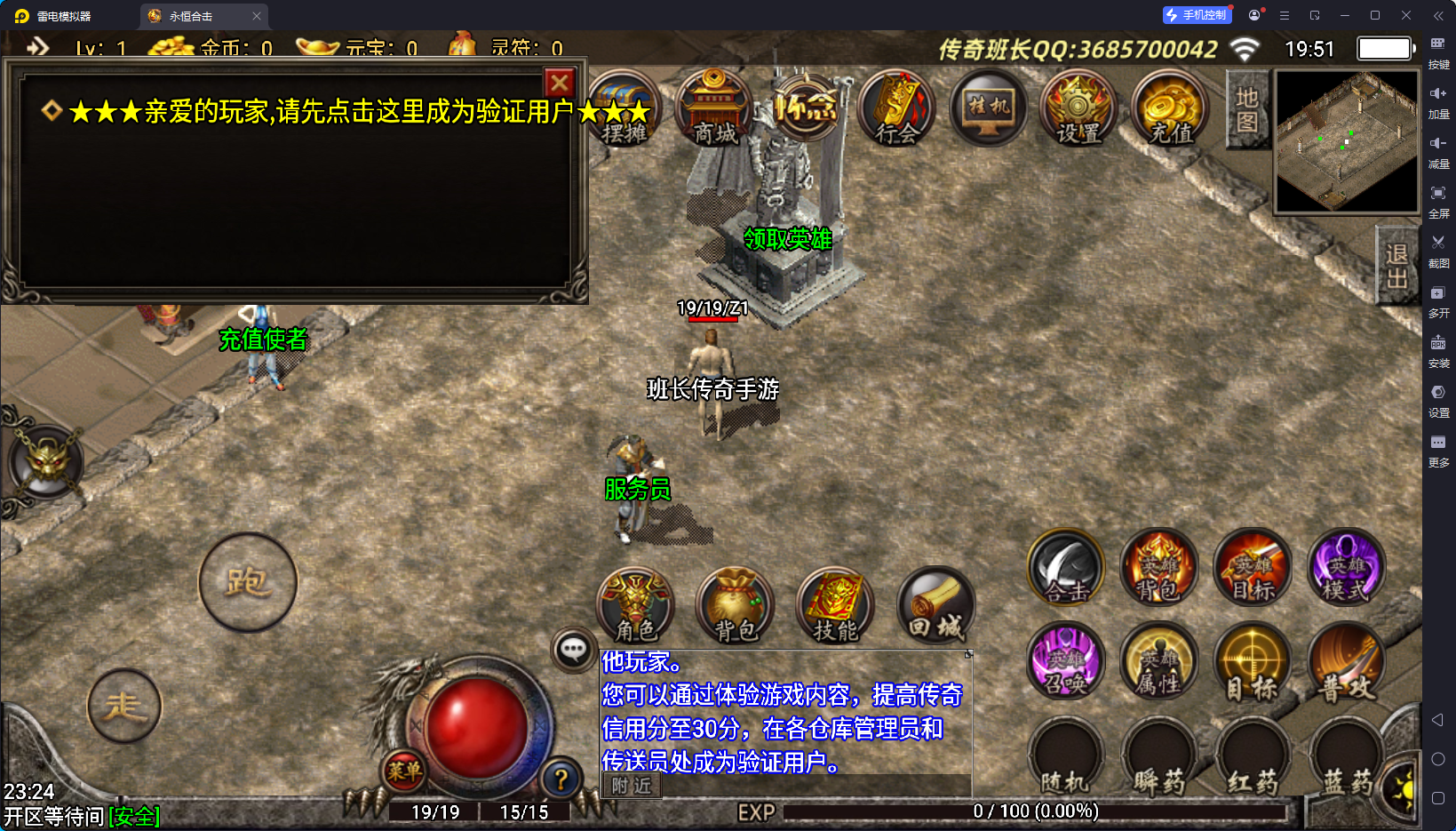
Task: Open the 技能 skills book
Action: coord(835,606)
